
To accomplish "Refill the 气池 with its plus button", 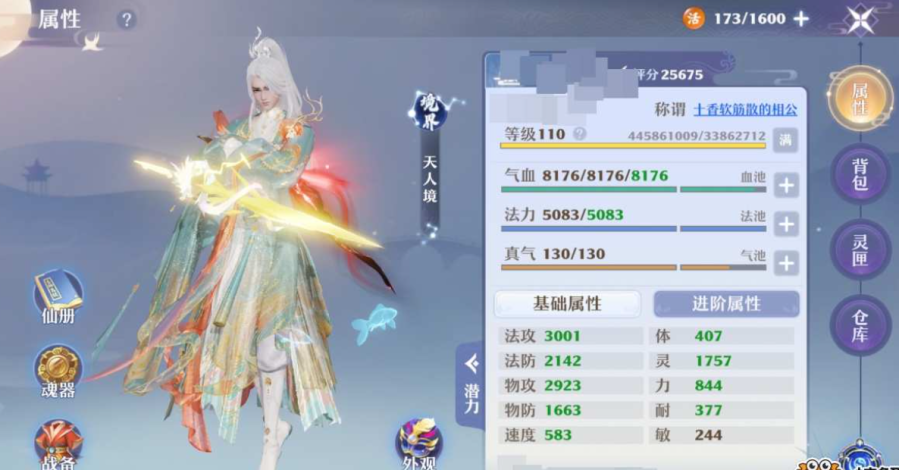I will pos(786,263).
